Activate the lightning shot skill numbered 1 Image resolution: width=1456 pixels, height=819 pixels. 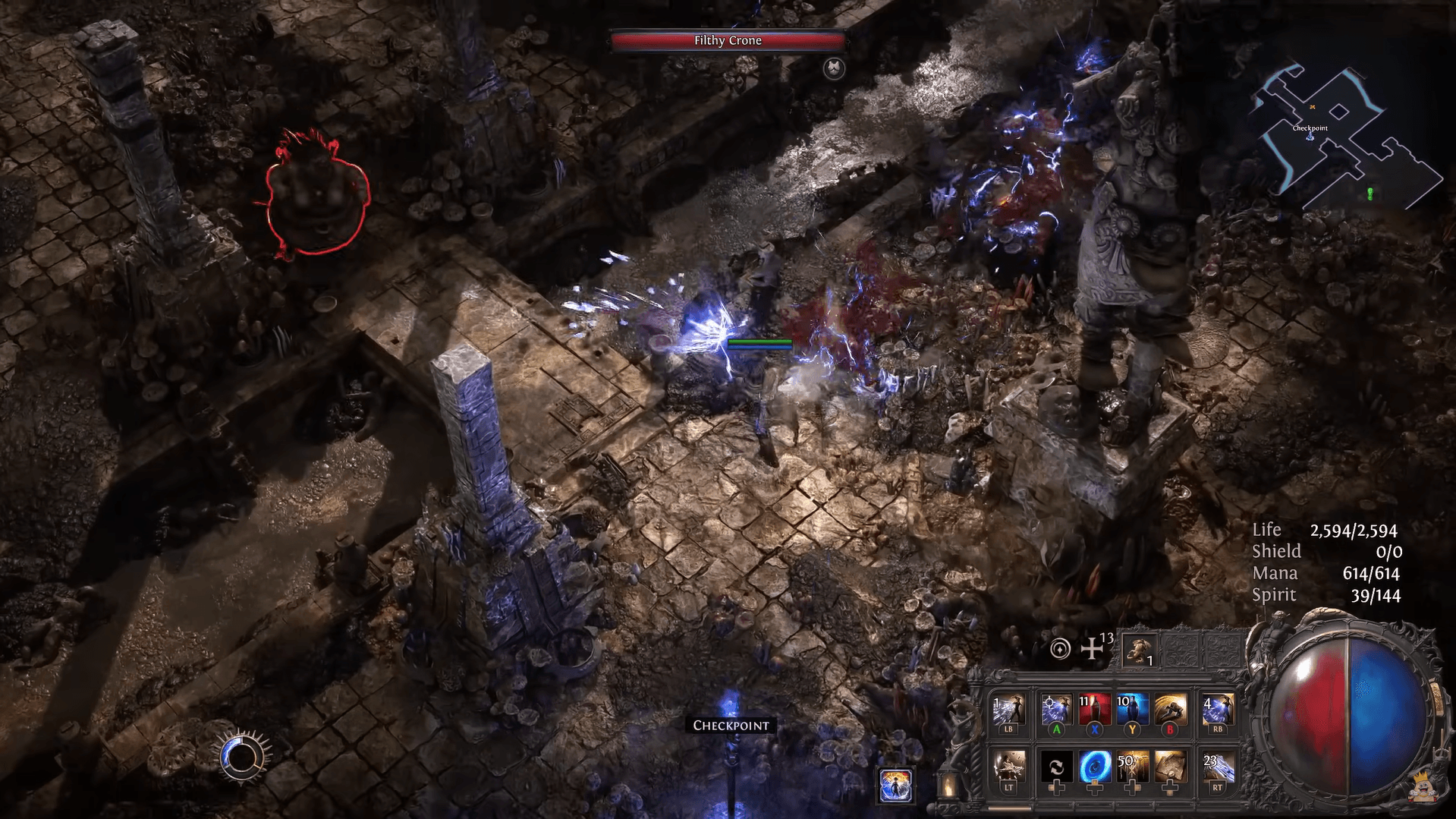(1008, 710)
